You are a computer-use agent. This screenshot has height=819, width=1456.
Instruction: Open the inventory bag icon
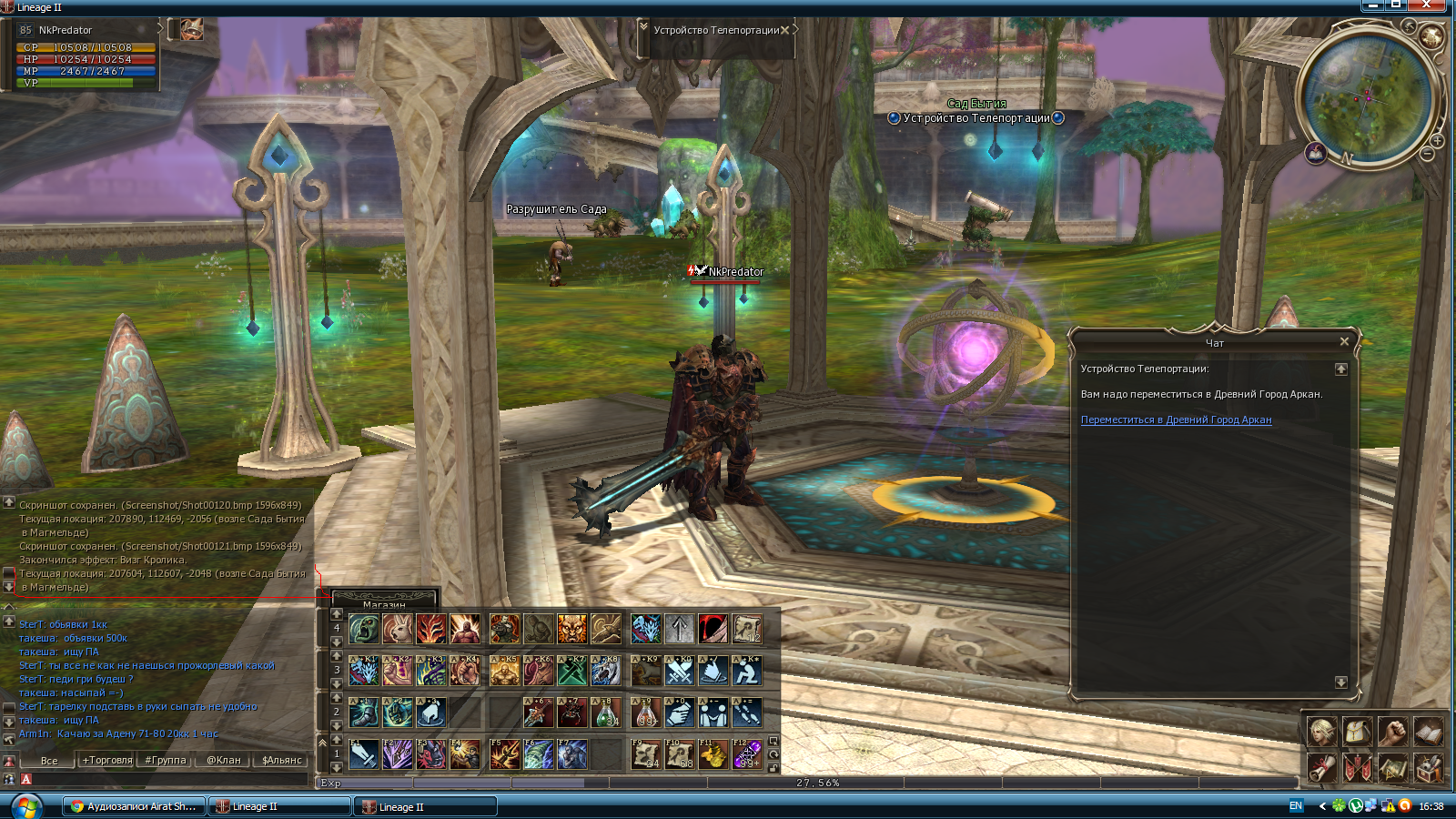pyautogui.click(x=1357, y=731)
